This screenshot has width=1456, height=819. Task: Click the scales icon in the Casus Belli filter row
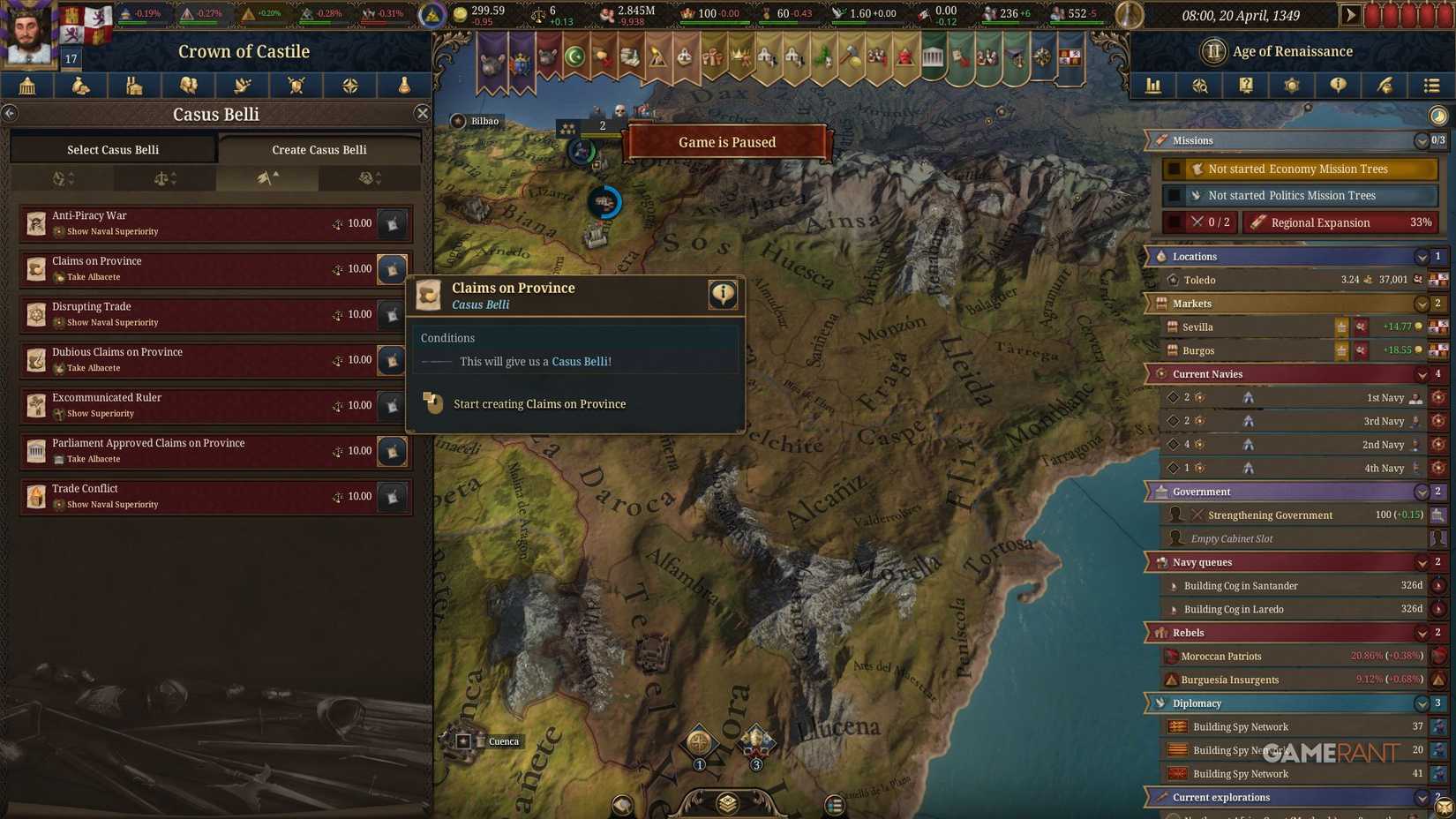[165, 177]
